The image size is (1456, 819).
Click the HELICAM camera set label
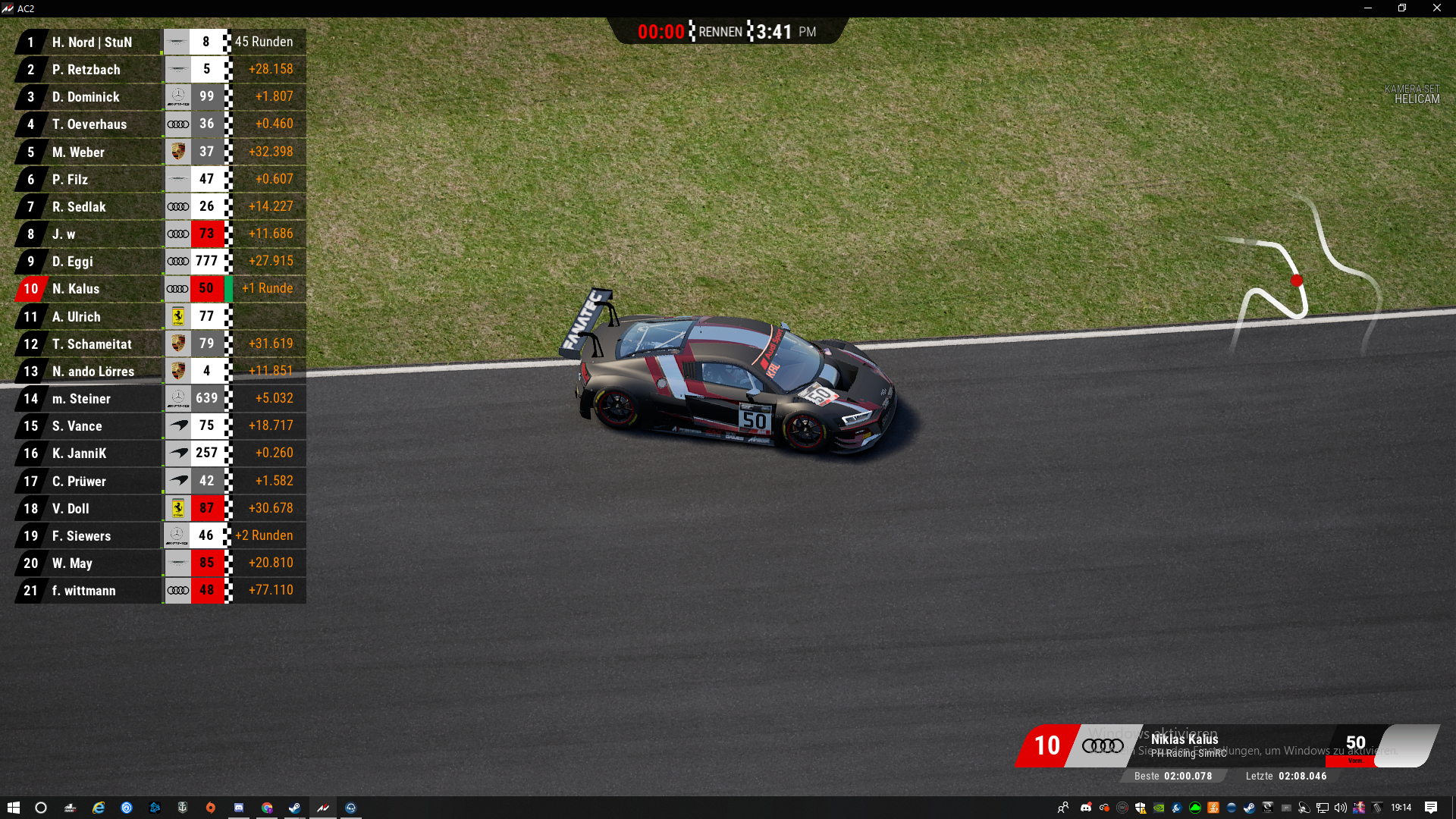[x=1416, y=99]
